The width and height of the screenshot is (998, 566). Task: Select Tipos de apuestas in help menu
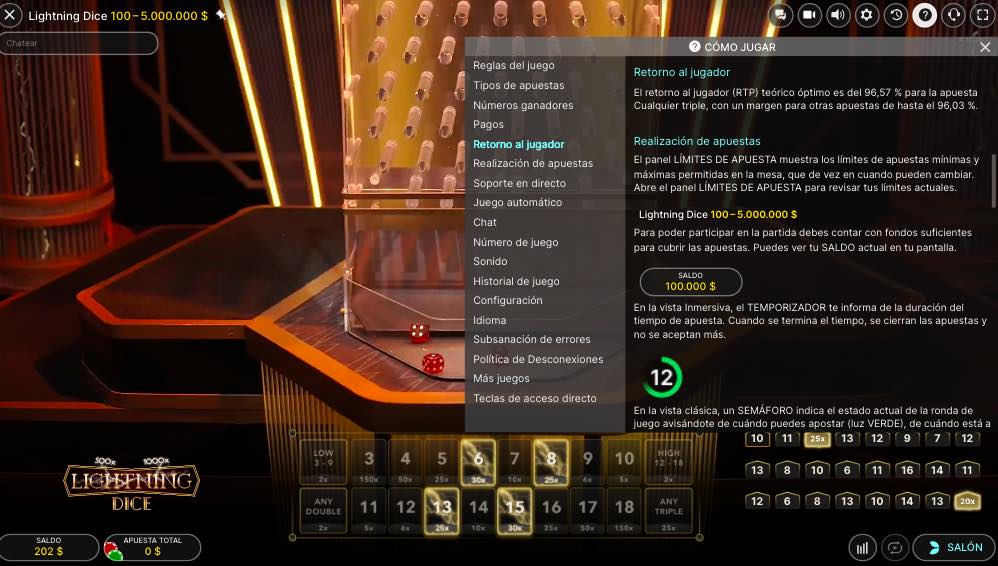[x=518, y=86]
